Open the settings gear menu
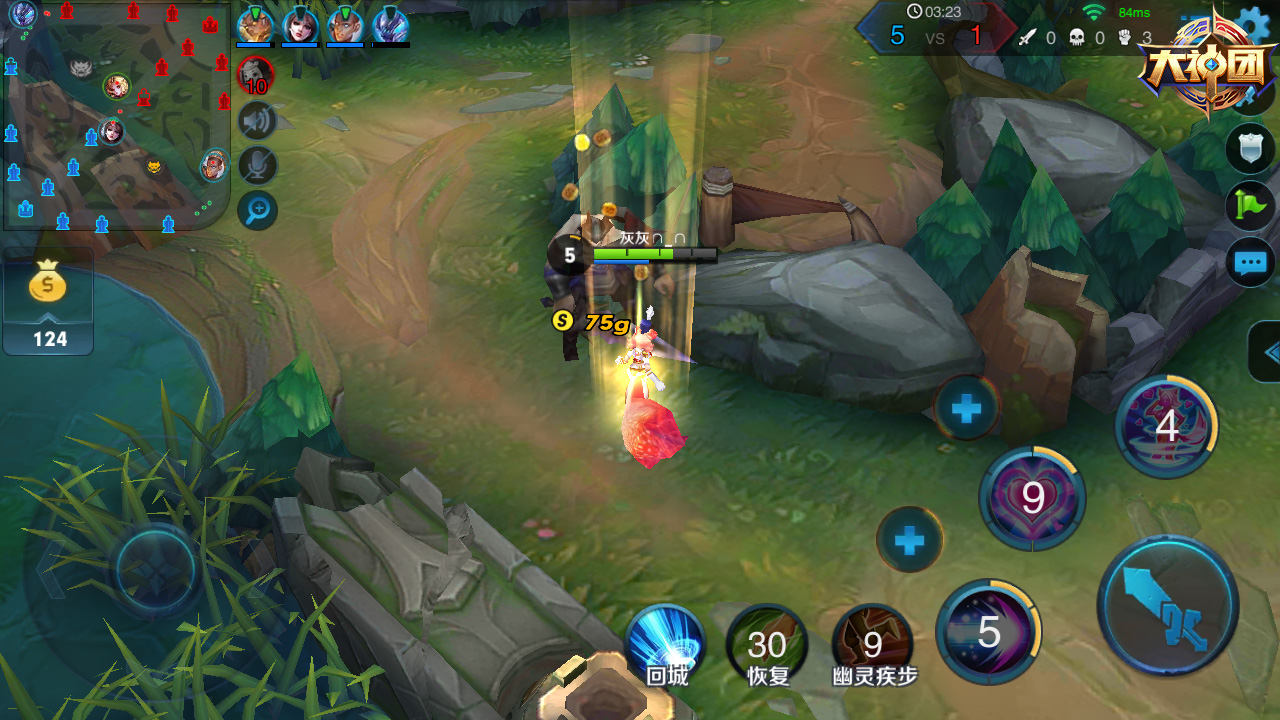 [1251, 25]
